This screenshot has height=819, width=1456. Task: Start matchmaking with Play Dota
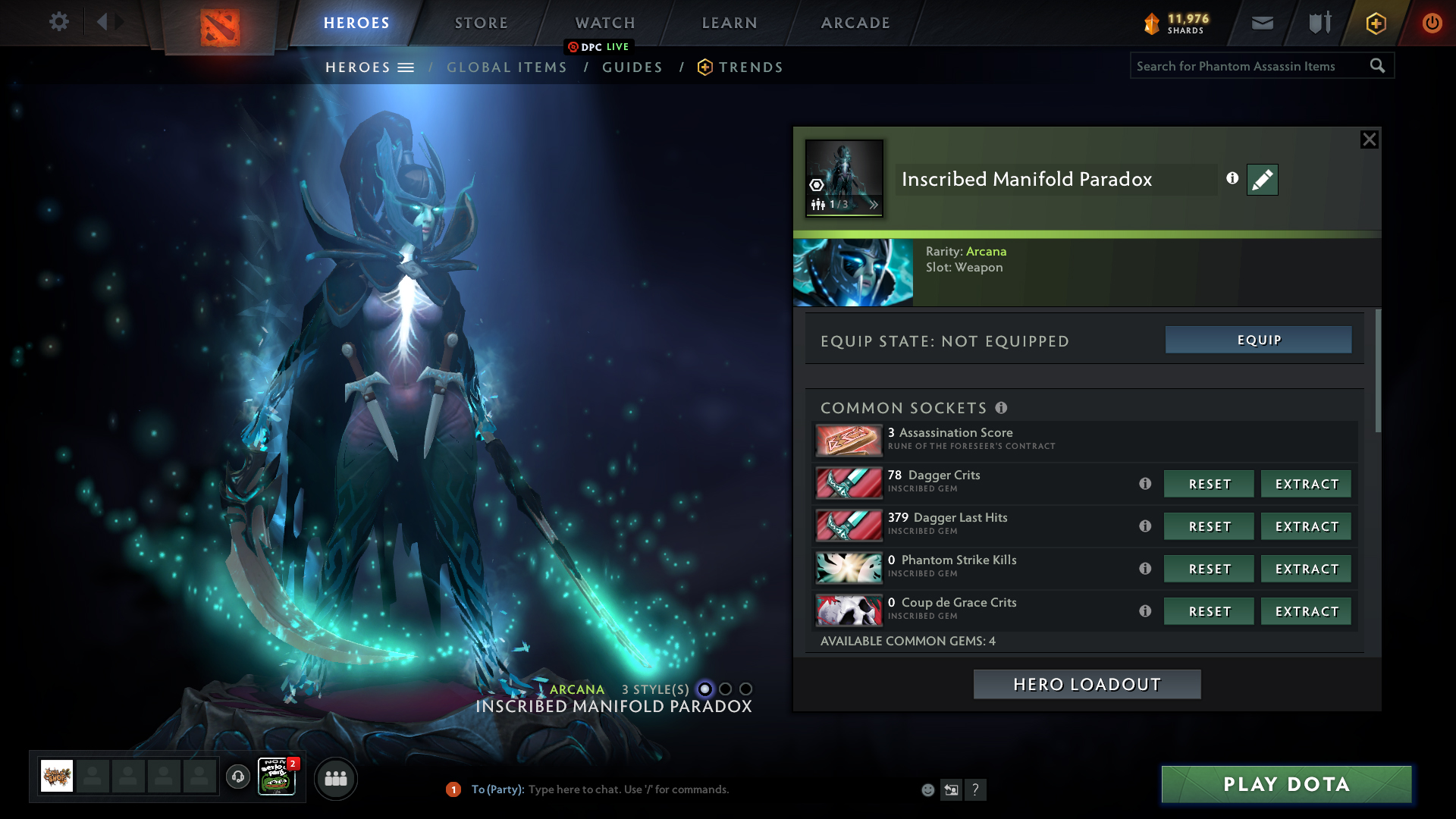coord(1286,784)
